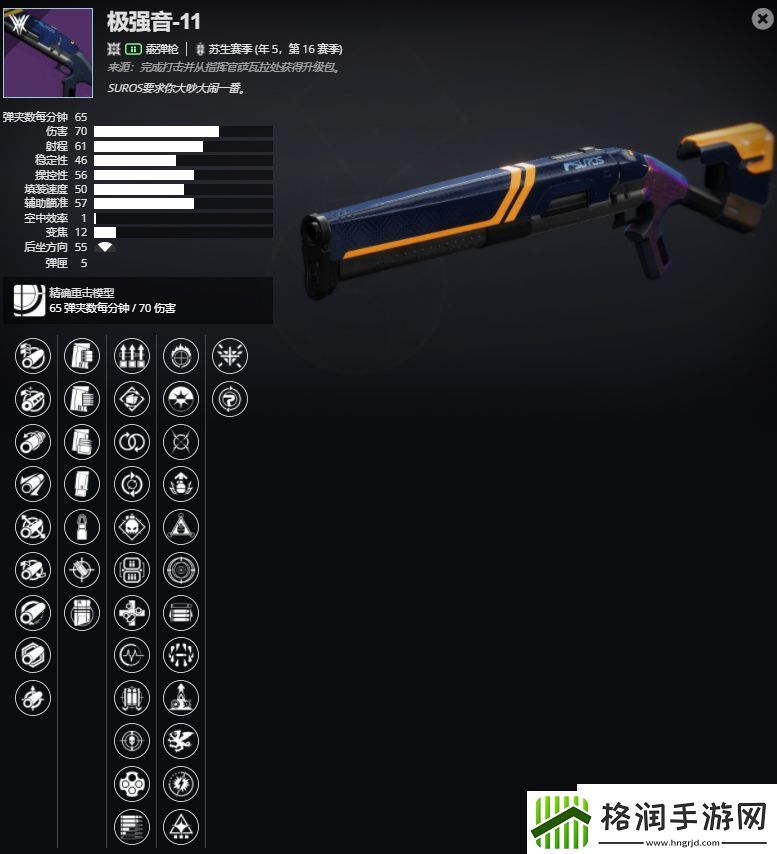Choose the flaming crosshair perk icon
The image size is (777, 854).
coord(181,355)
